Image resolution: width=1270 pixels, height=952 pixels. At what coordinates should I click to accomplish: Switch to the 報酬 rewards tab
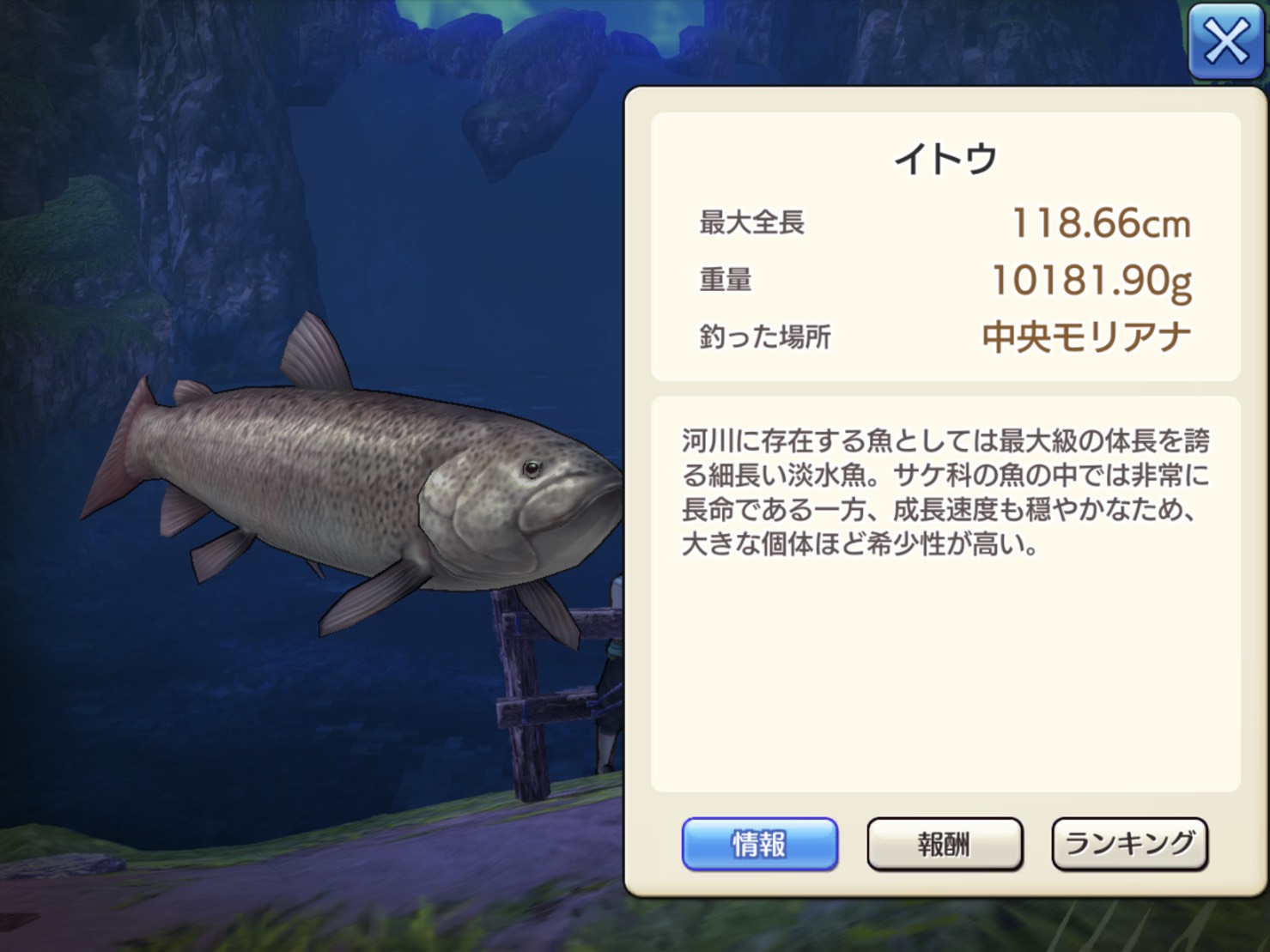tap(945, 844)
